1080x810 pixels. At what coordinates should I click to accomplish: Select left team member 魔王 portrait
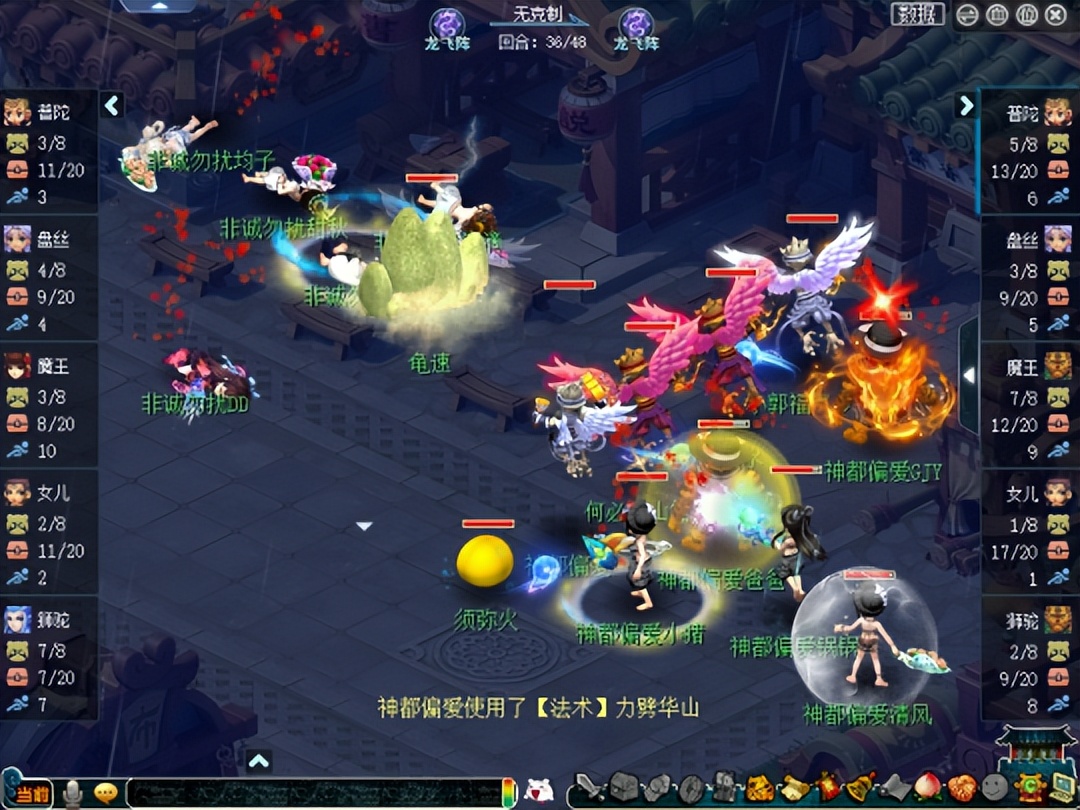[18, 366]
